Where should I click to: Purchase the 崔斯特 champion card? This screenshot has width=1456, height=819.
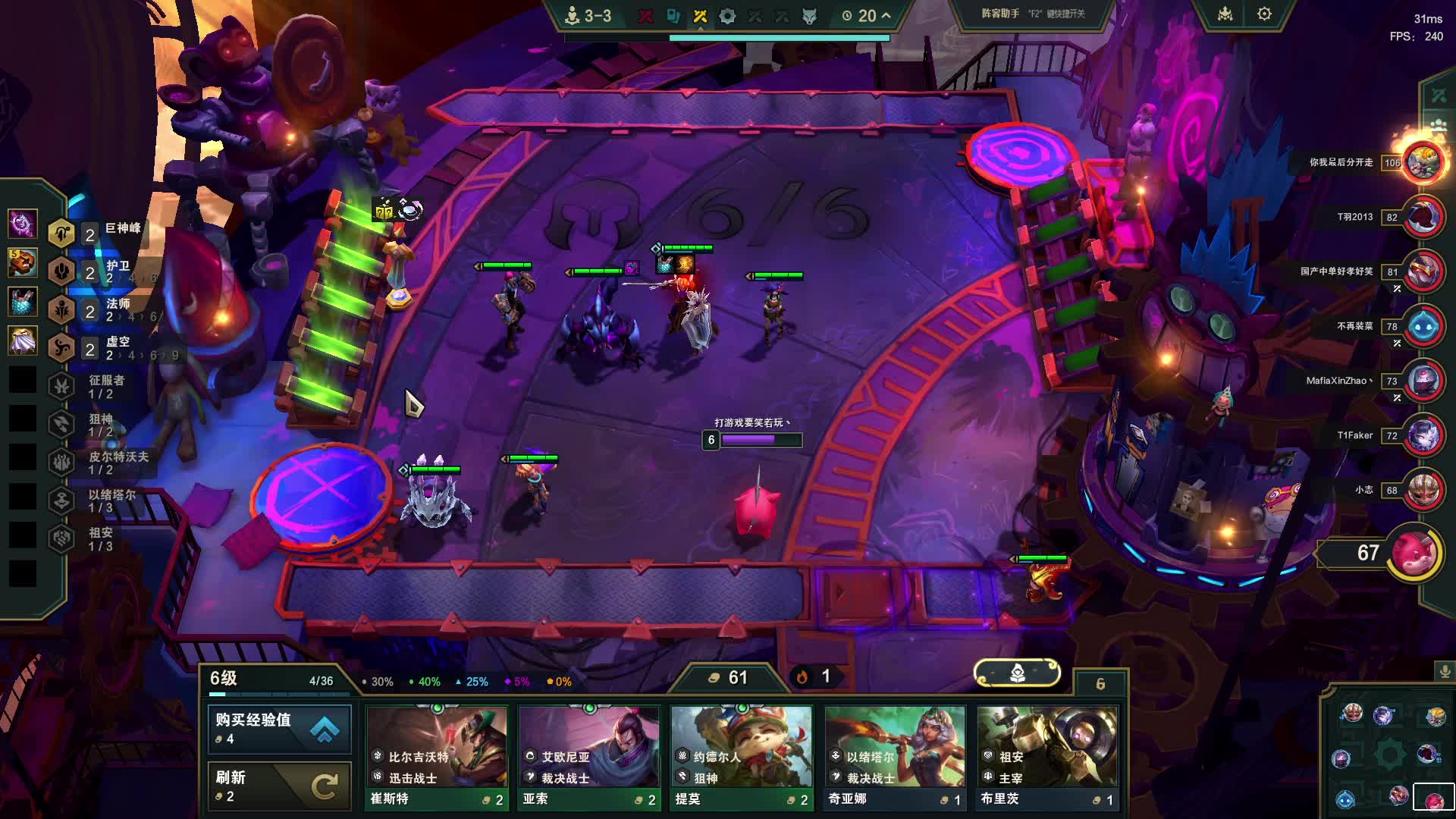tap(436, 757)
